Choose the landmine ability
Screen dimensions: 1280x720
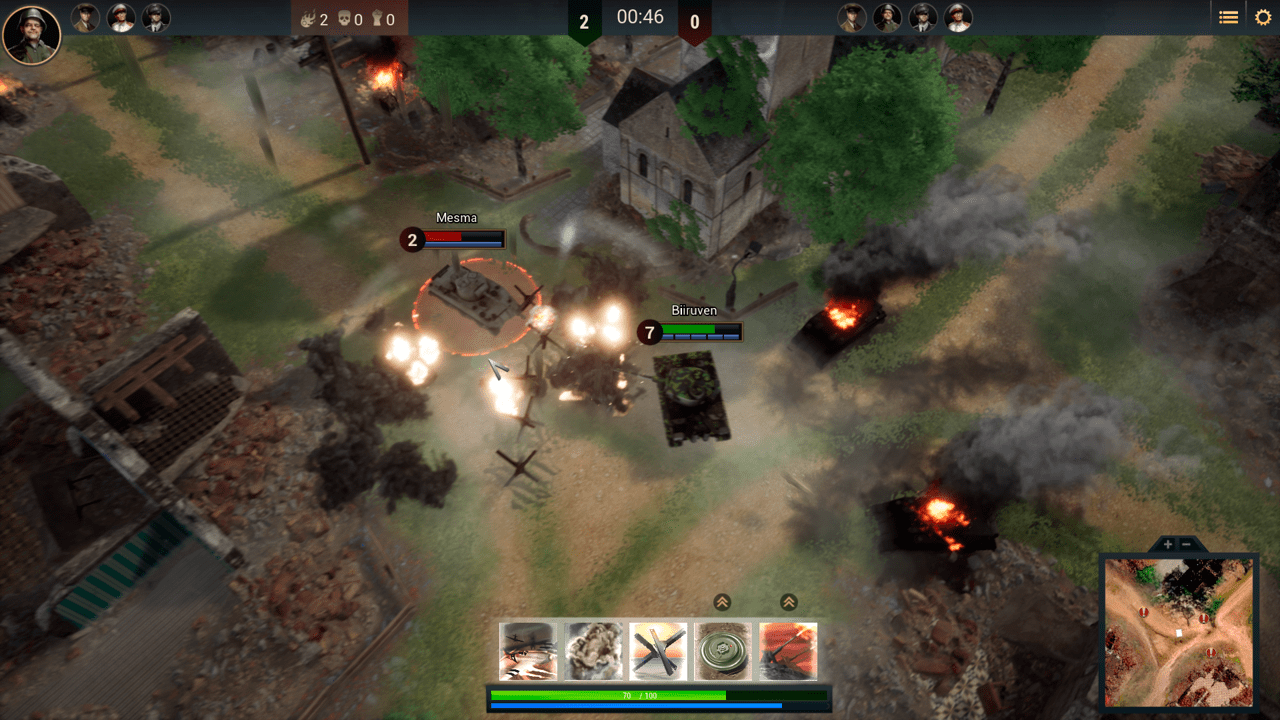[723, 651]
